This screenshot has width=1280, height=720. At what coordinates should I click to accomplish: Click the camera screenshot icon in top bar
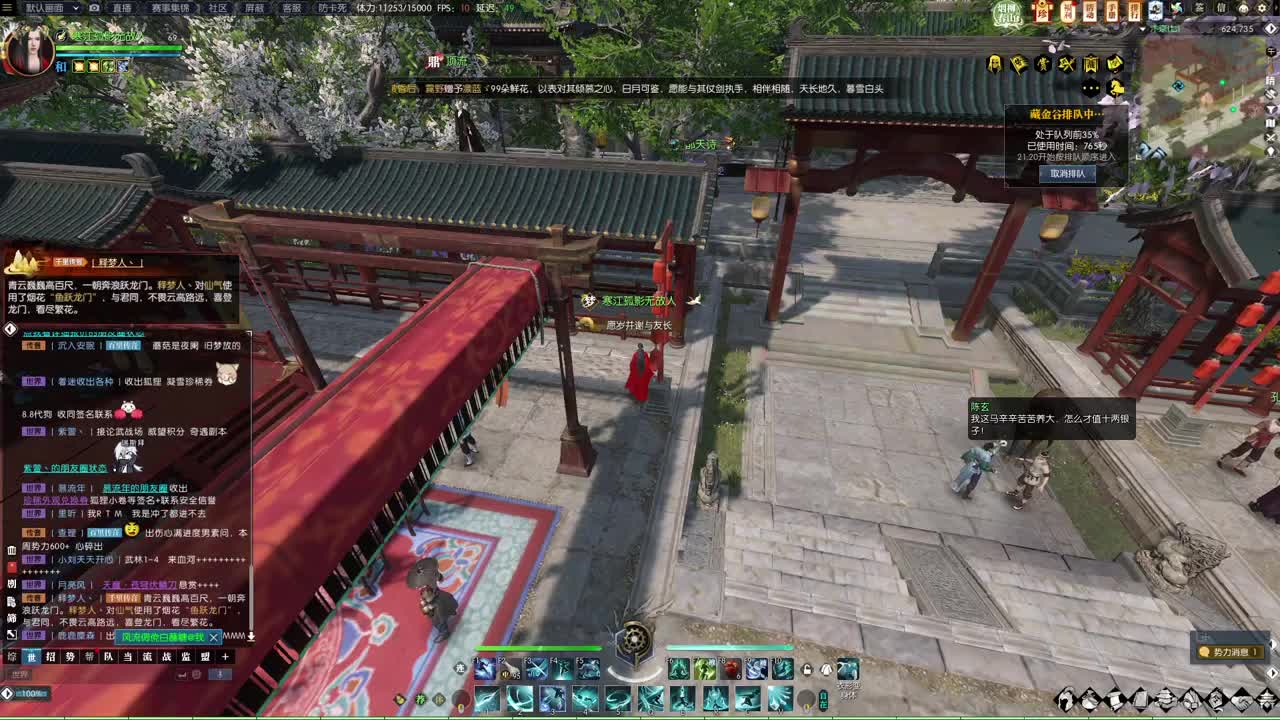pyautogui.click(x=94, y=8)
